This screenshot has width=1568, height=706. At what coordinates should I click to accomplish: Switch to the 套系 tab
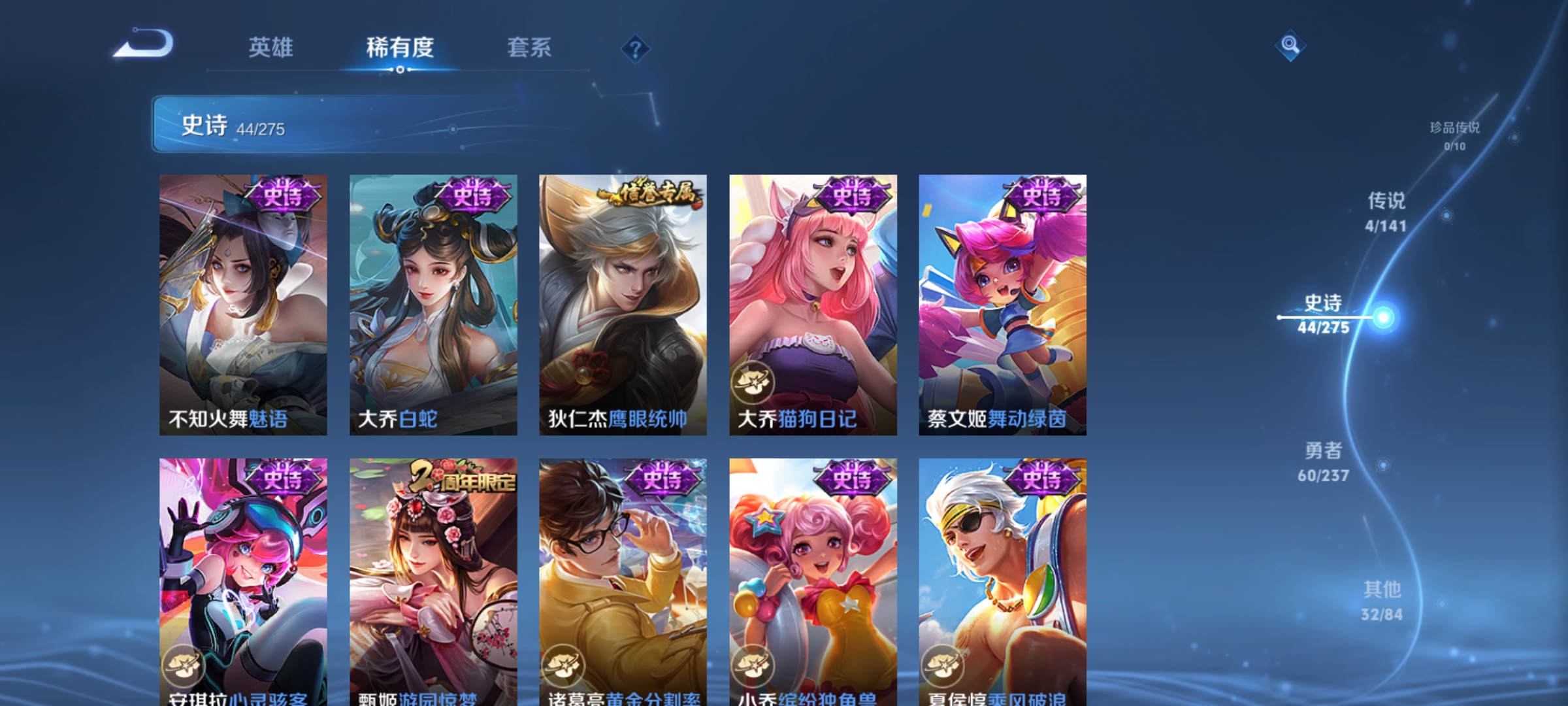tap(529, 47)
